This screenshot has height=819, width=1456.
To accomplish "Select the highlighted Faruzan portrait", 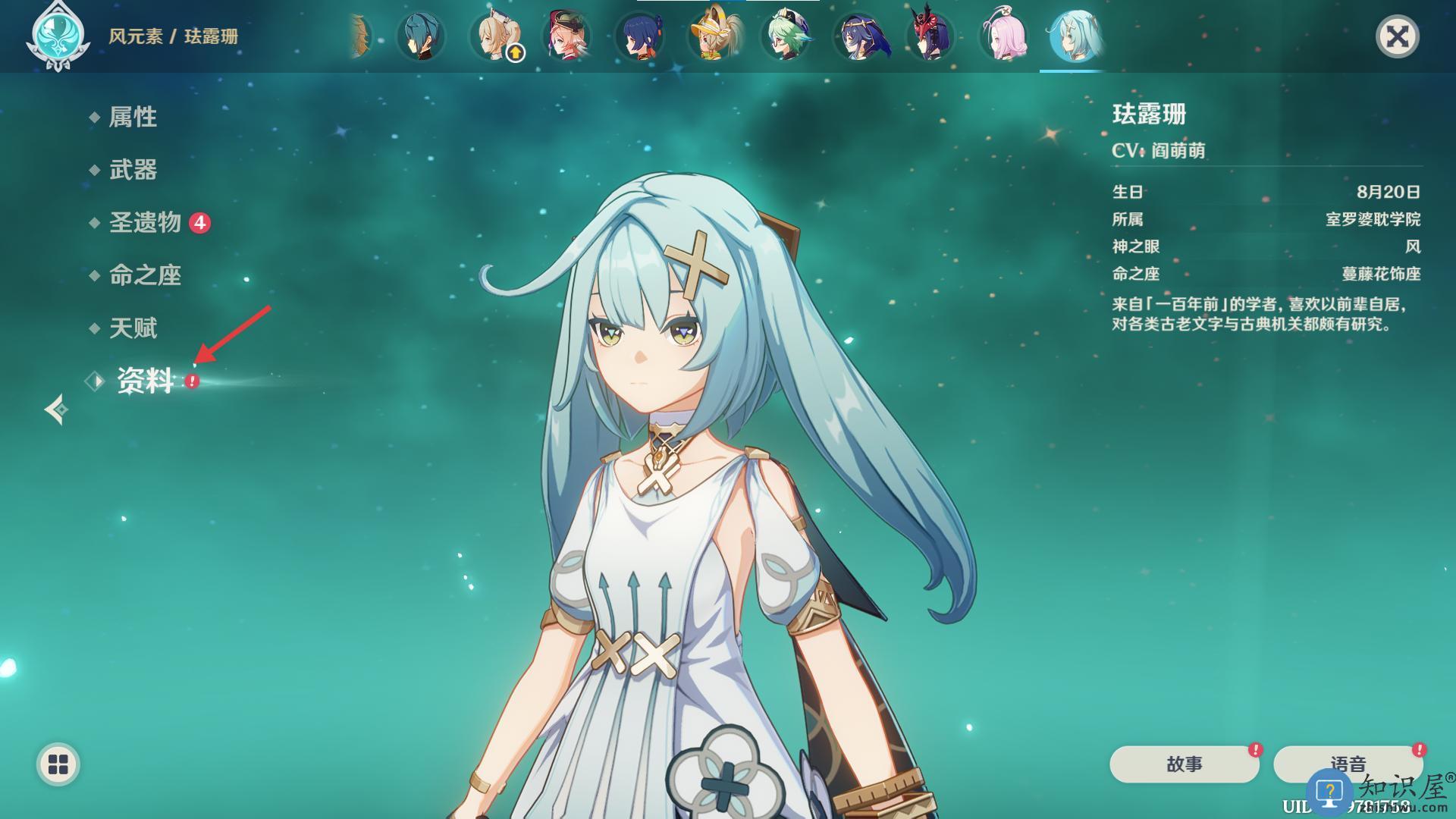I will click(1074, 36).
